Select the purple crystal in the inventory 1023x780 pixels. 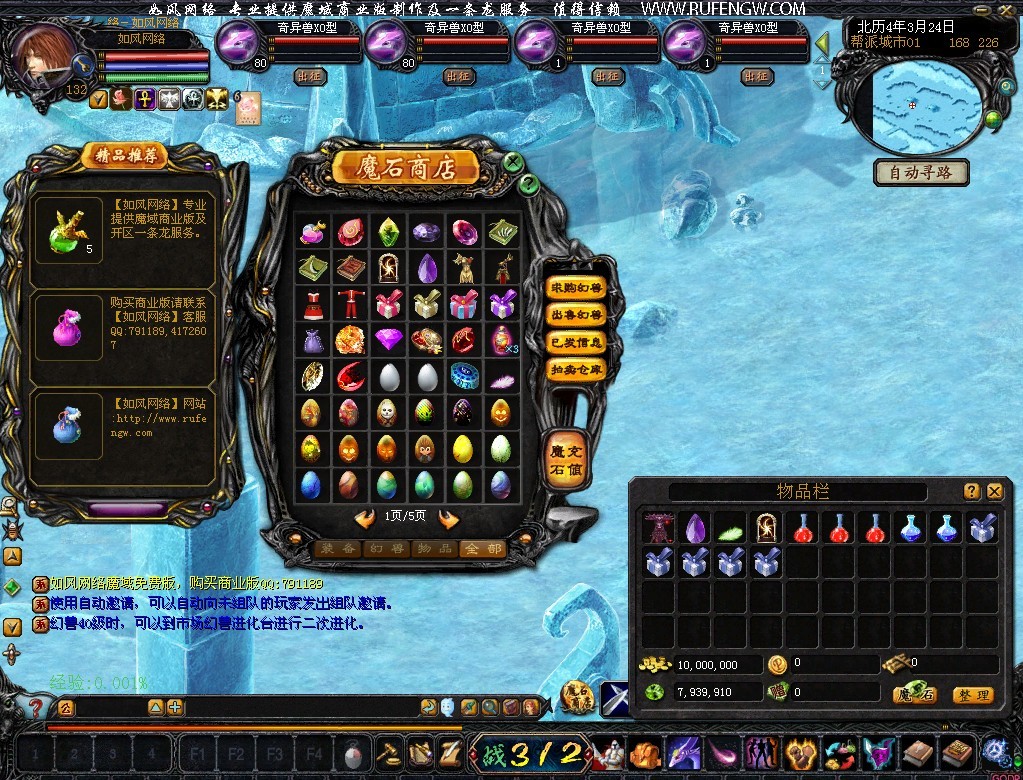(x=695, y=527)
